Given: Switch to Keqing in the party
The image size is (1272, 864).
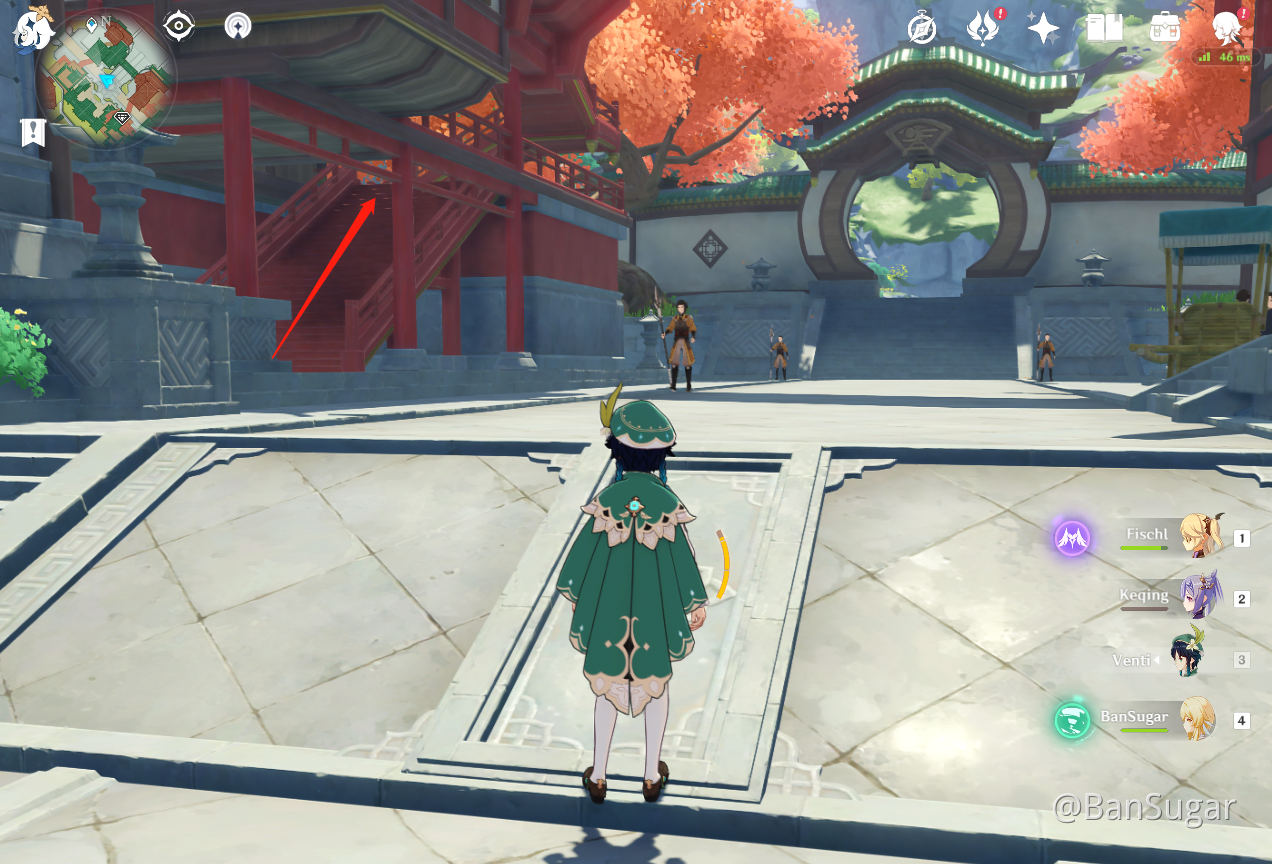Looking at the screenshot, I should tap(1199, 598).
